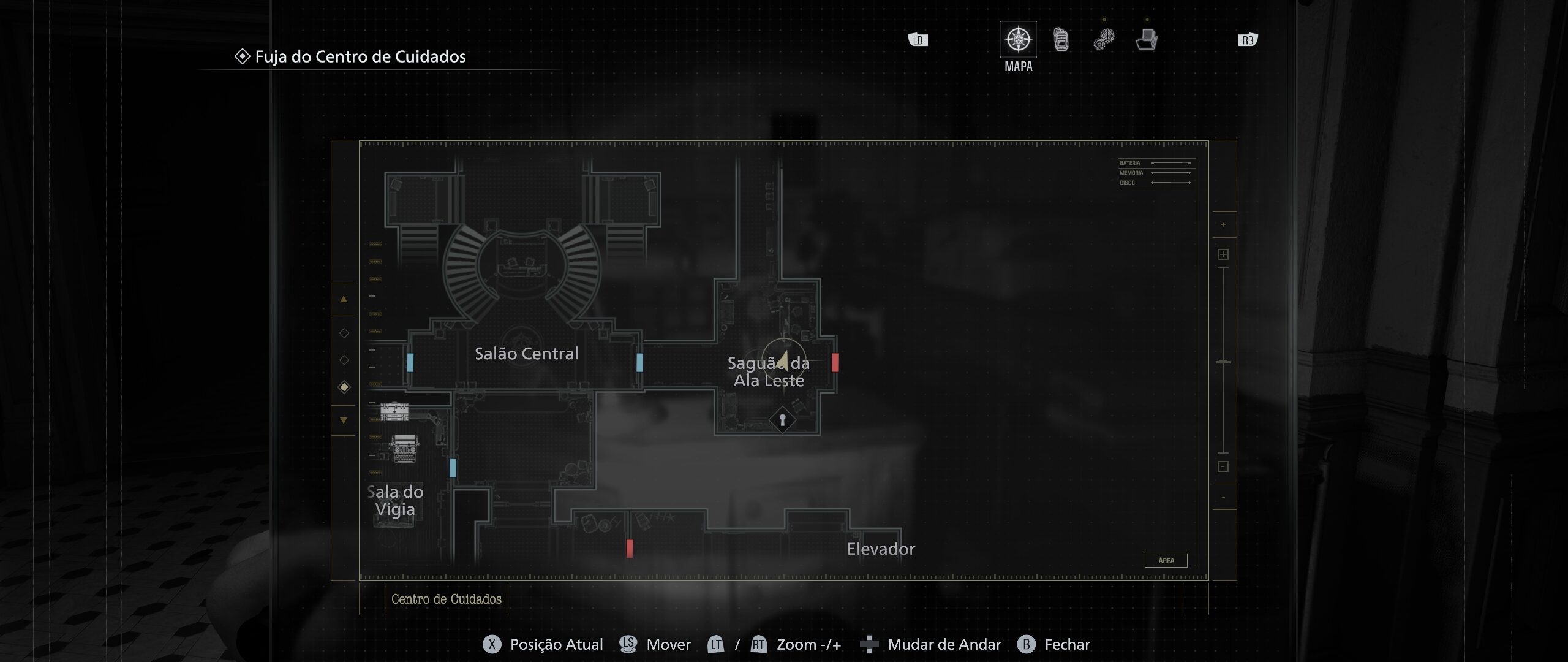Select the keyhole marker in Saguão da Ala Leste
This screenshot has height=662, width=1568.
point(782,420)
